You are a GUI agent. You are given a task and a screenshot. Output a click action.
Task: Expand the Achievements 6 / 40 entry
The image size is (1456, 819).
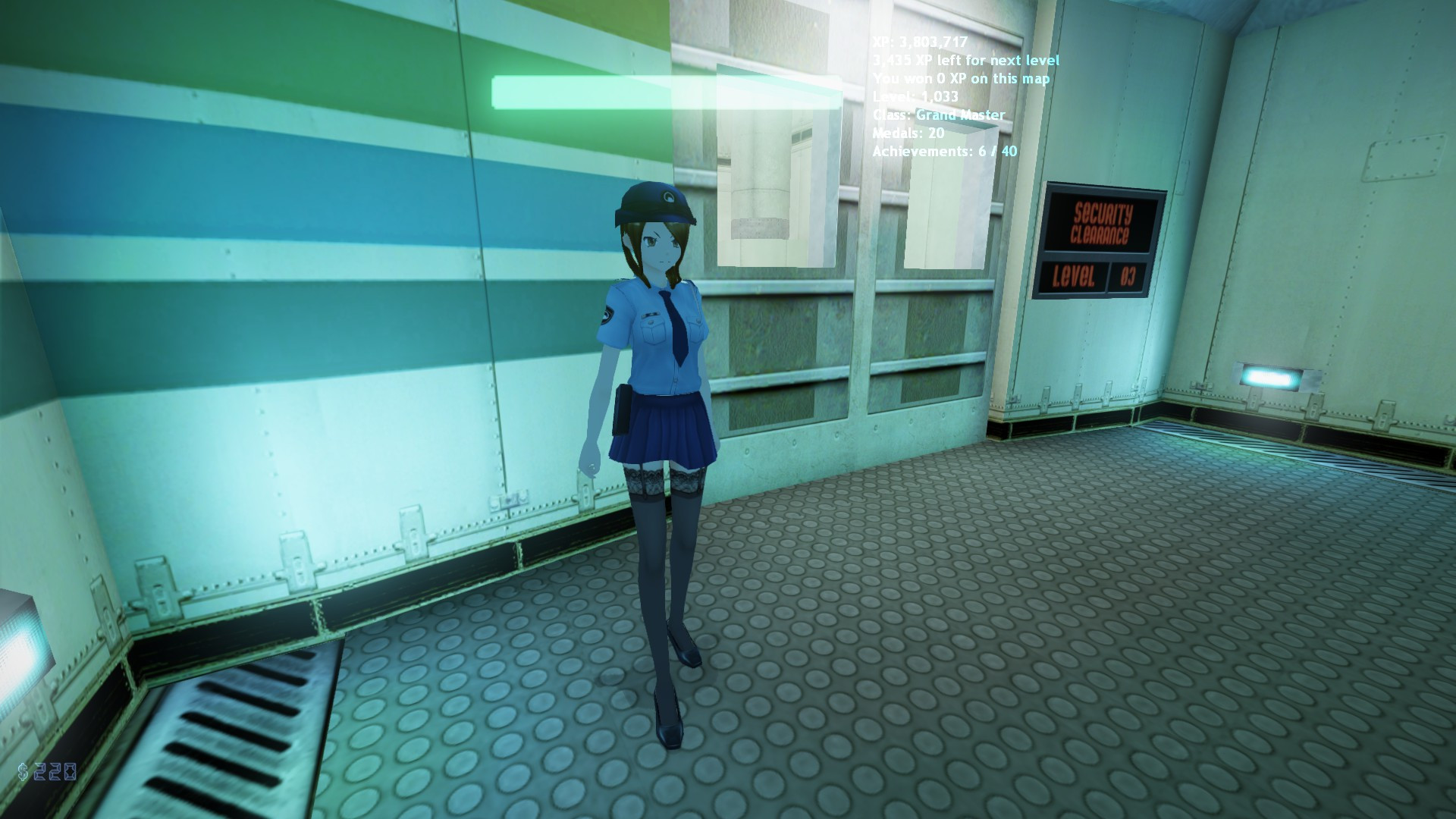pyautogui.click(x=946, y=152)
